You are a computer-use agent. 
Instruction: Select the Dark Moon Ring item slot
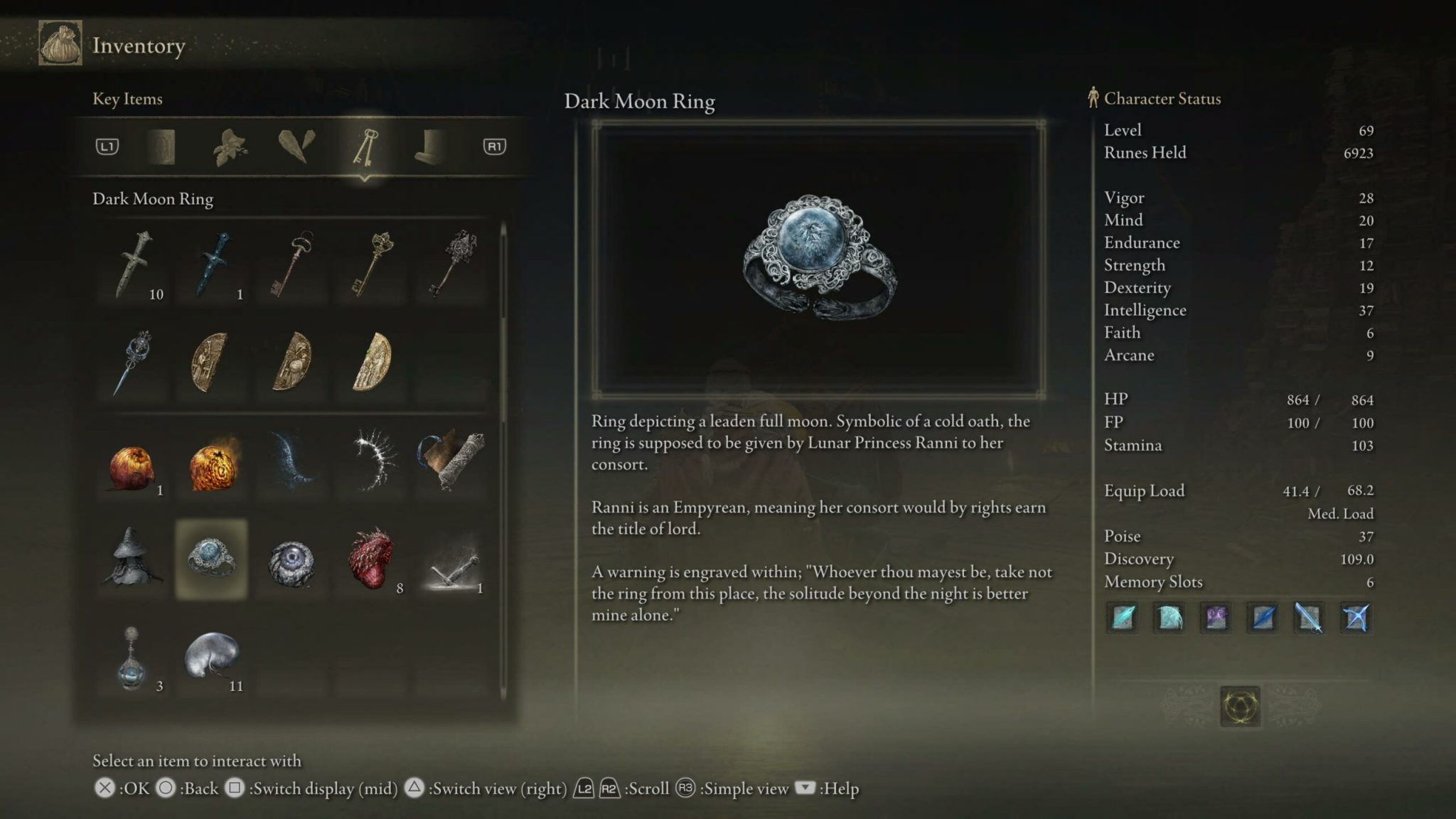click(x=211, y=560)
